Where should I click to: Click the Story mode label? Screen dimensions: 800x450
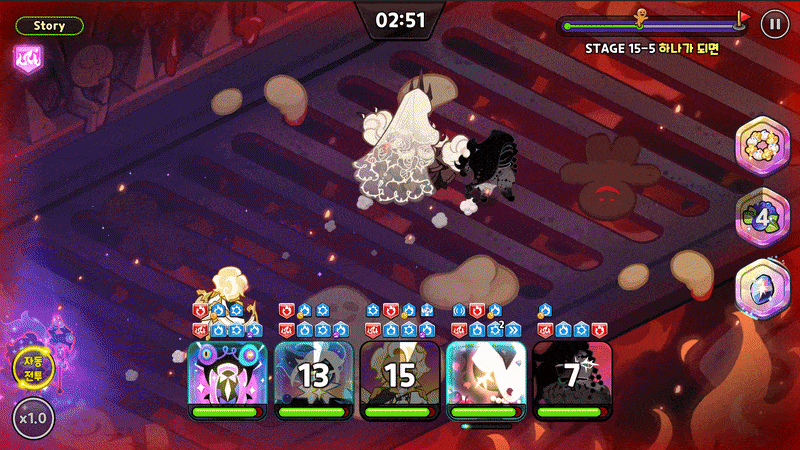pos(48,25)
